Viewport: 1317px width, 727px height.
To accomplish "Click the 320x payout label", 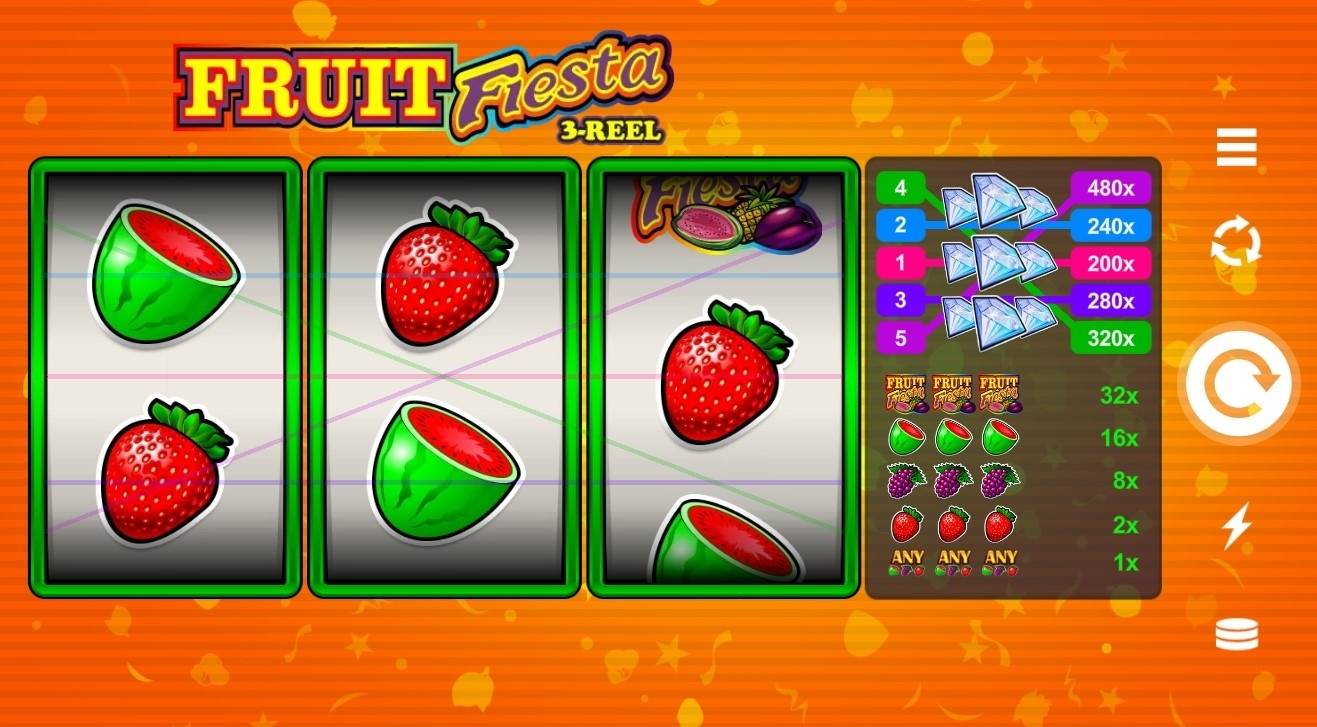I will [1108, 340].
